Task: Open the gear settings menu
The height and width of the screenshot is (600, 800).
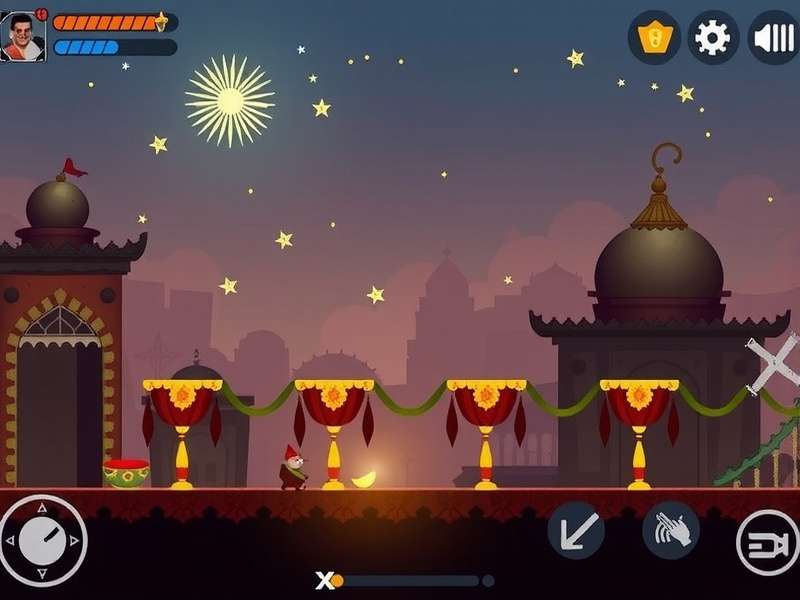Action: click(713, 38)
